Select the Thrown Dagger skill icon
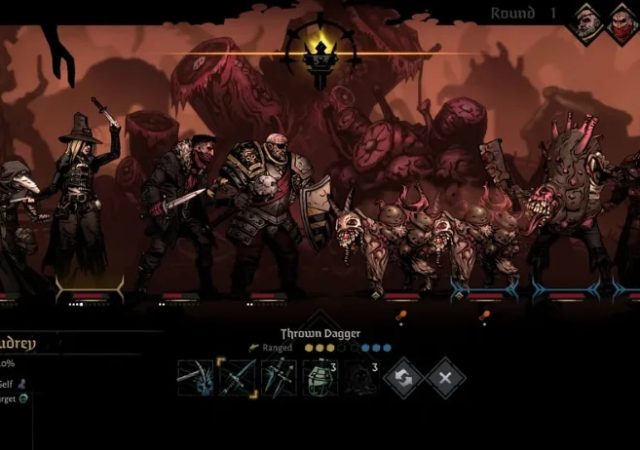Screen dimensions: 640x450 pyautogui.click(x=237, y=378)
